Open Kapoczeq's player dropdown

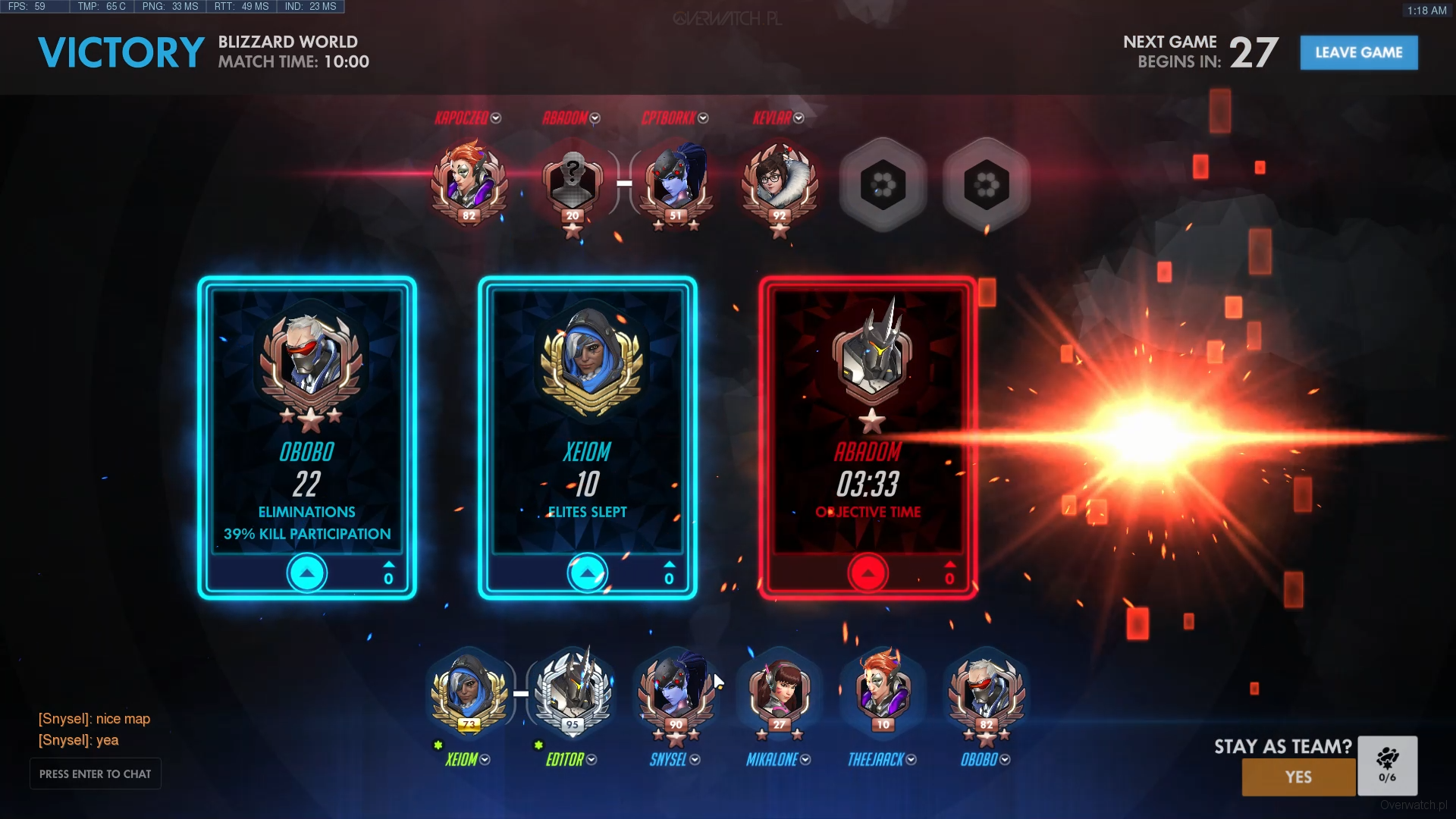[496, 118]
